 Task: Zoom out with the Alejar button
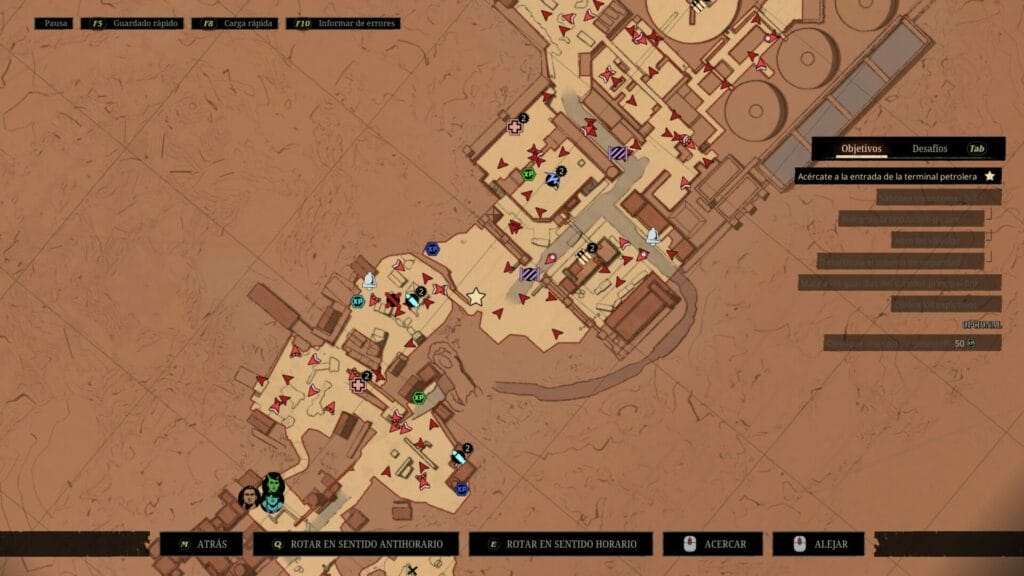(x=816, y=544)
